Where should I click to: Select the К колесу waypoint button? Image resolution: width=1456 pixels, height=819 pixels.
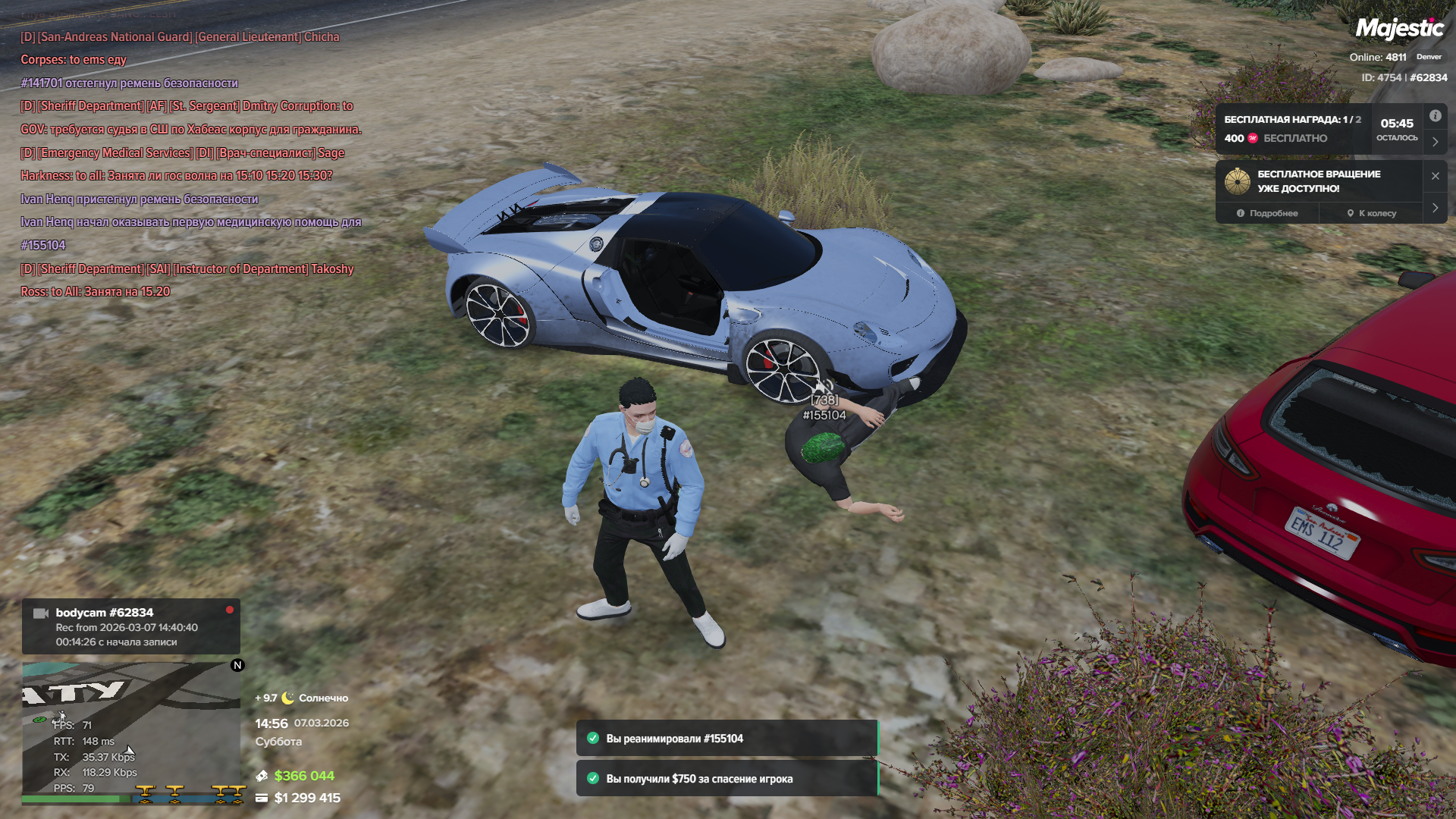point(1371,213)
